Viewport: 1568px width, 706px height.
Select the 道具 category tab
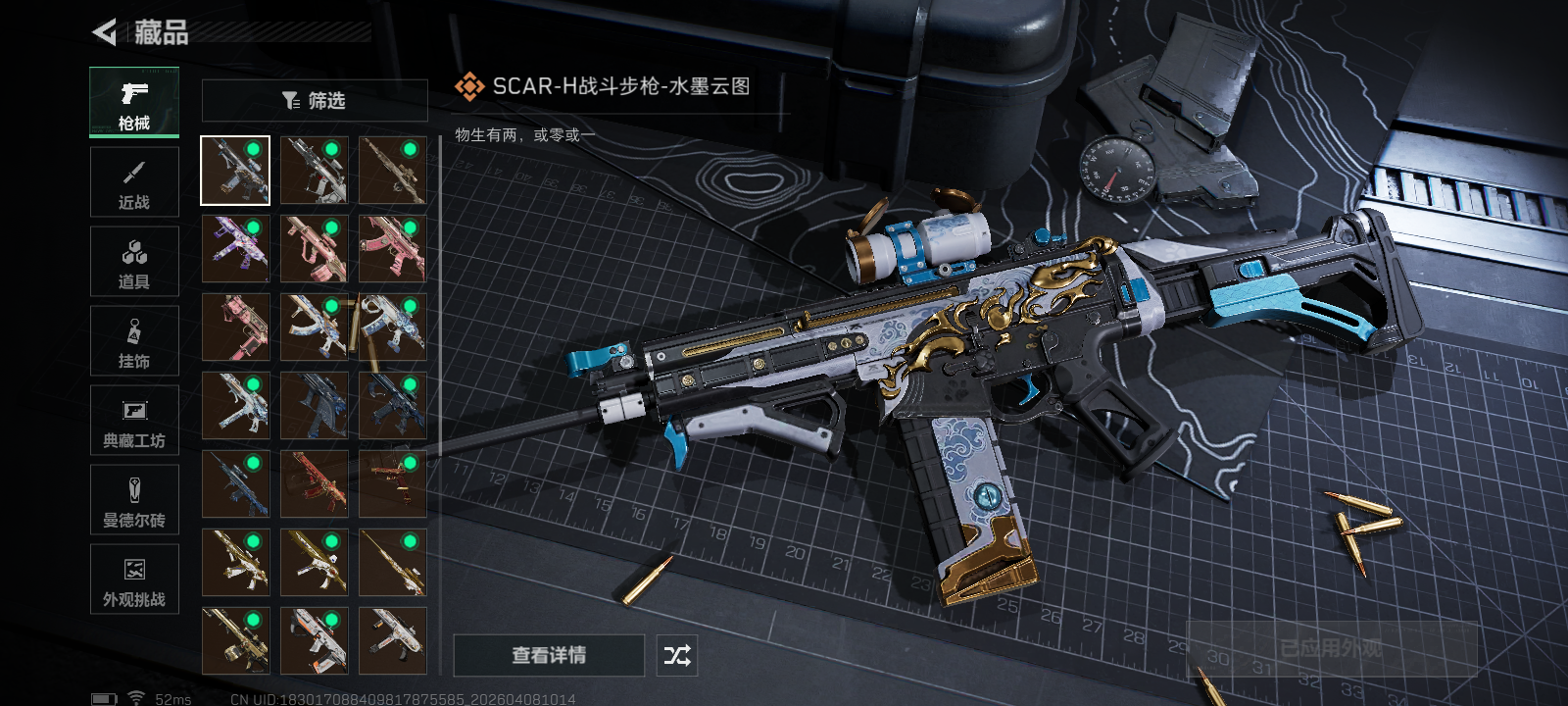coord(134,262)
